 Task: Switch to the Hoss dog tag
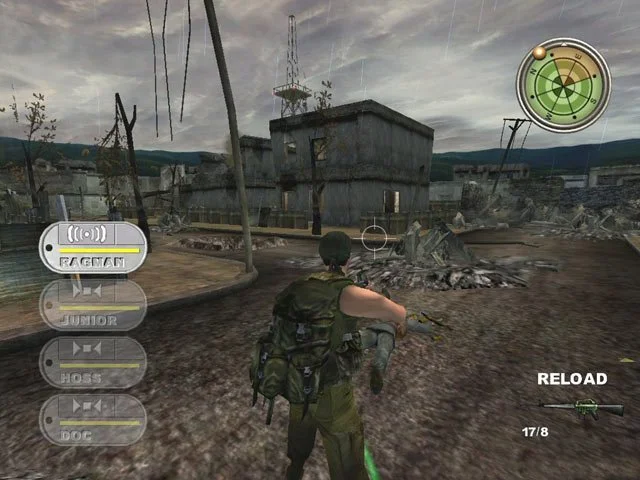93,362
